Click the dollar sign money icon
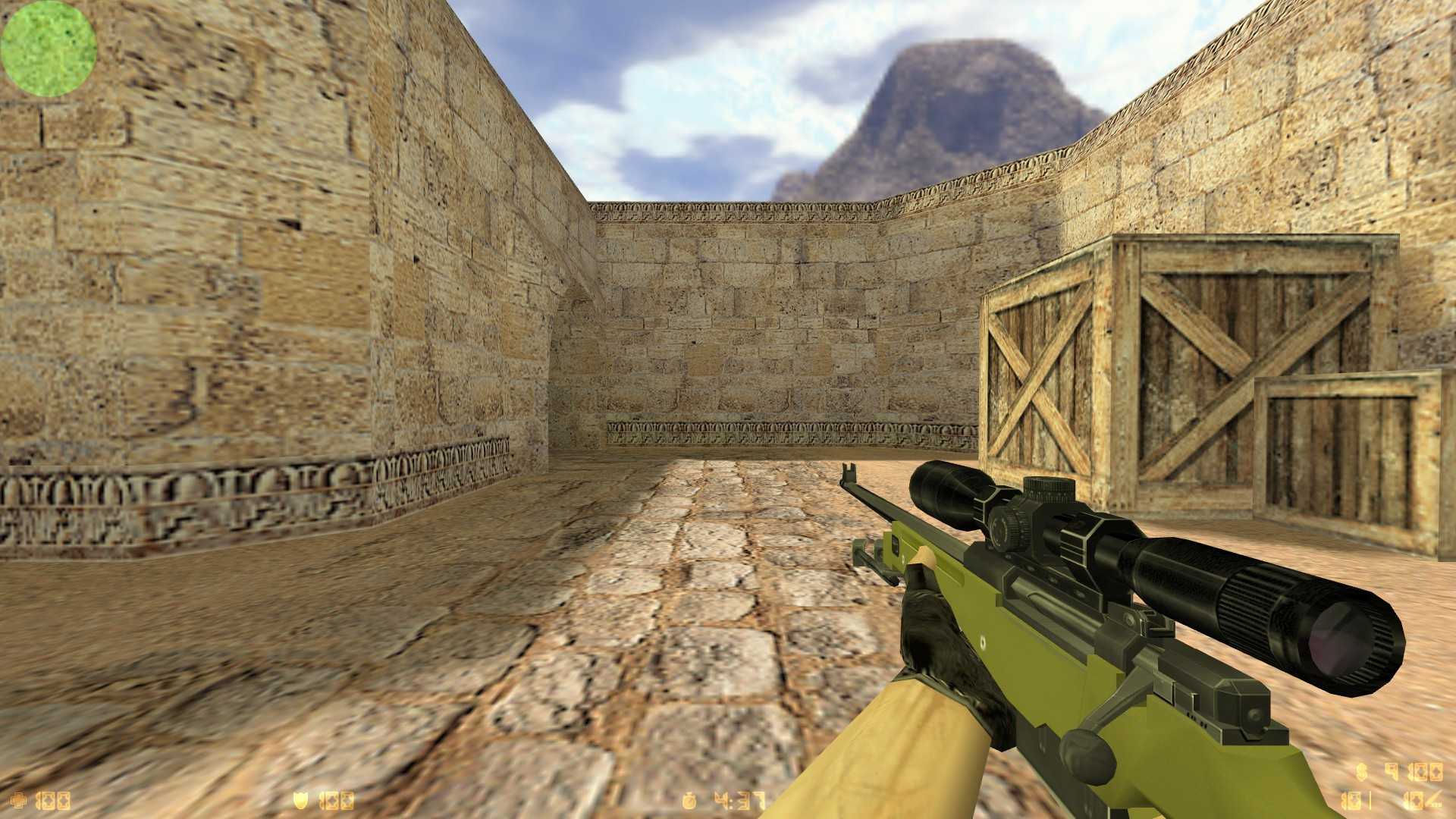 (1360, 772)
